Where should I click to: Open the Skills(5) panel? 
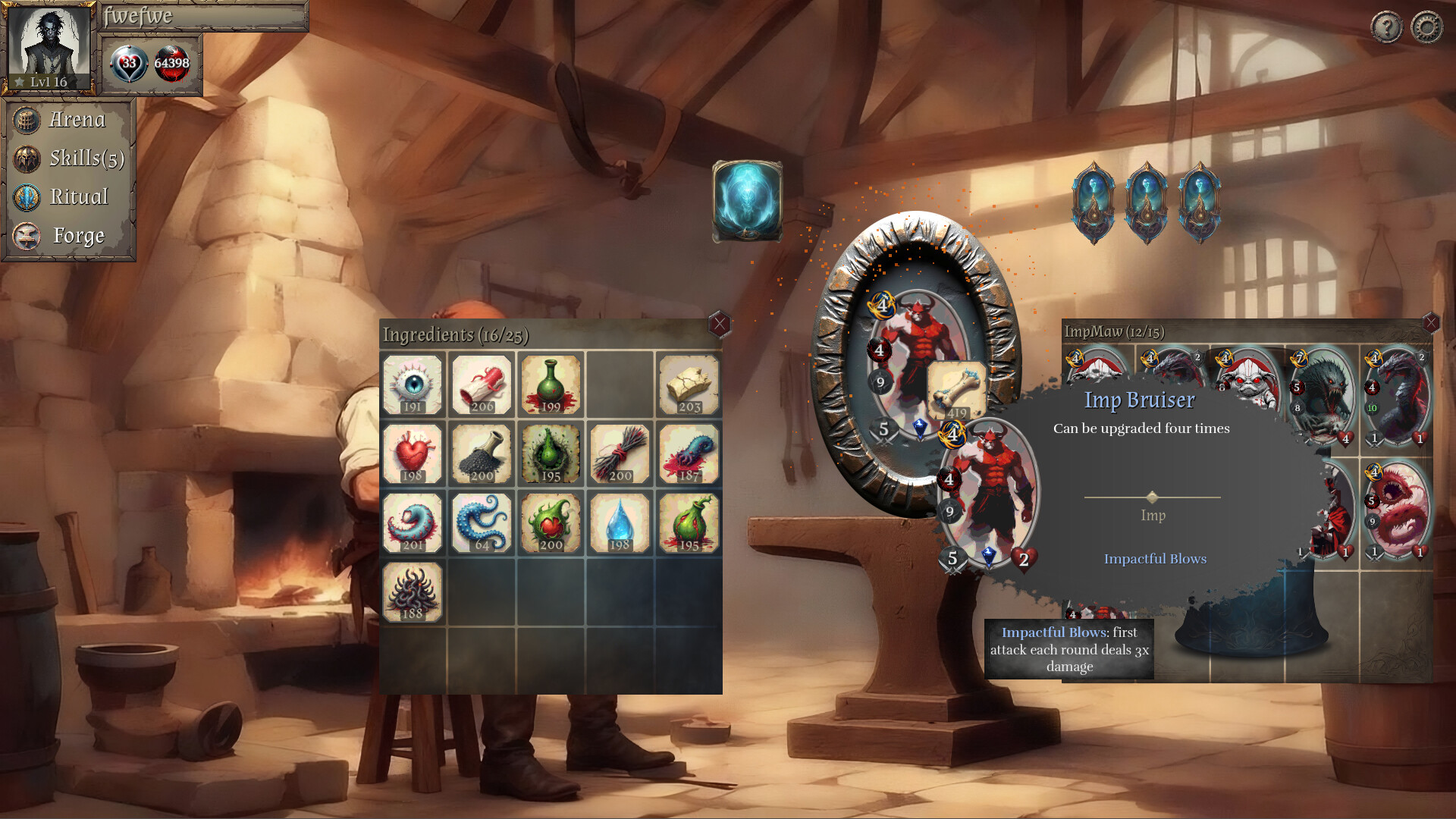click(27, 158)
